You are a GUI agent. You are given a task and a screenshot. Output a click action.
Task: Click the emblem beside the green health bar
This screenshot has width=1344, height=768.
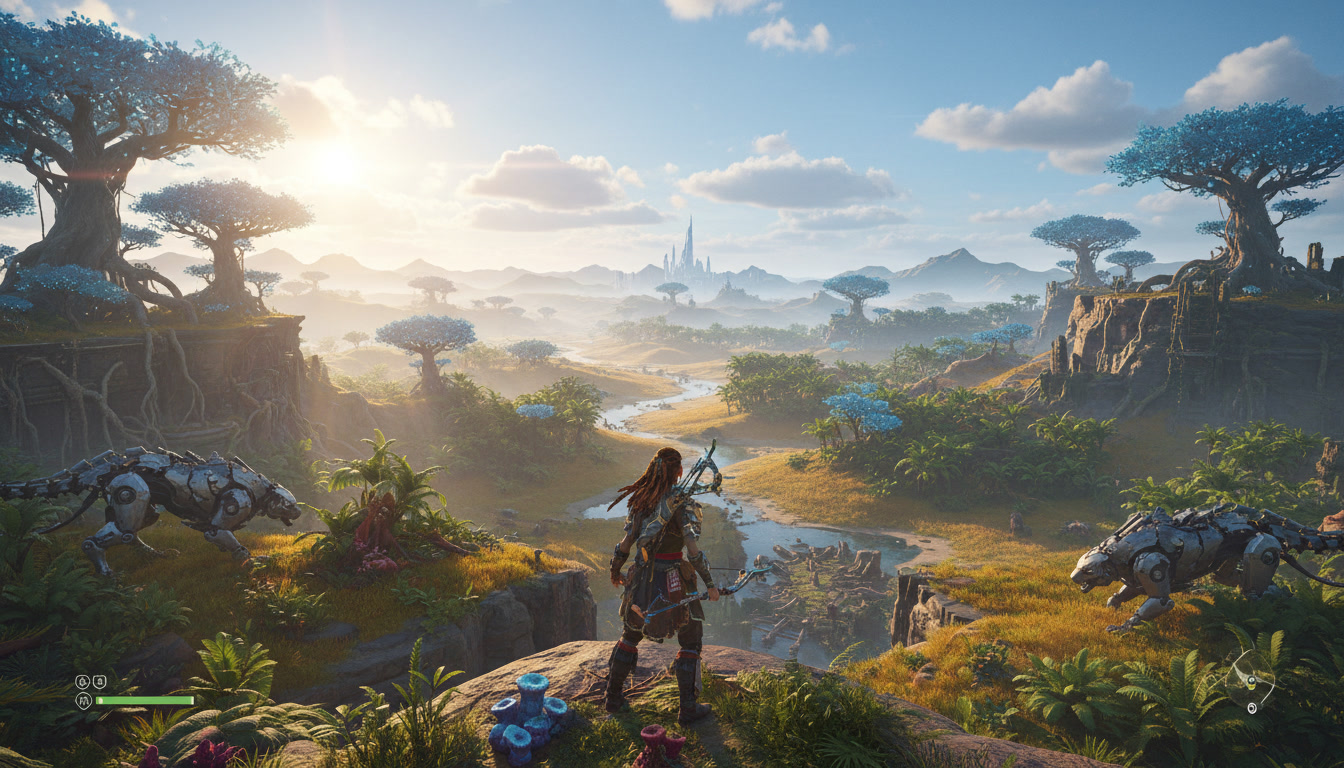click(84, 701)
